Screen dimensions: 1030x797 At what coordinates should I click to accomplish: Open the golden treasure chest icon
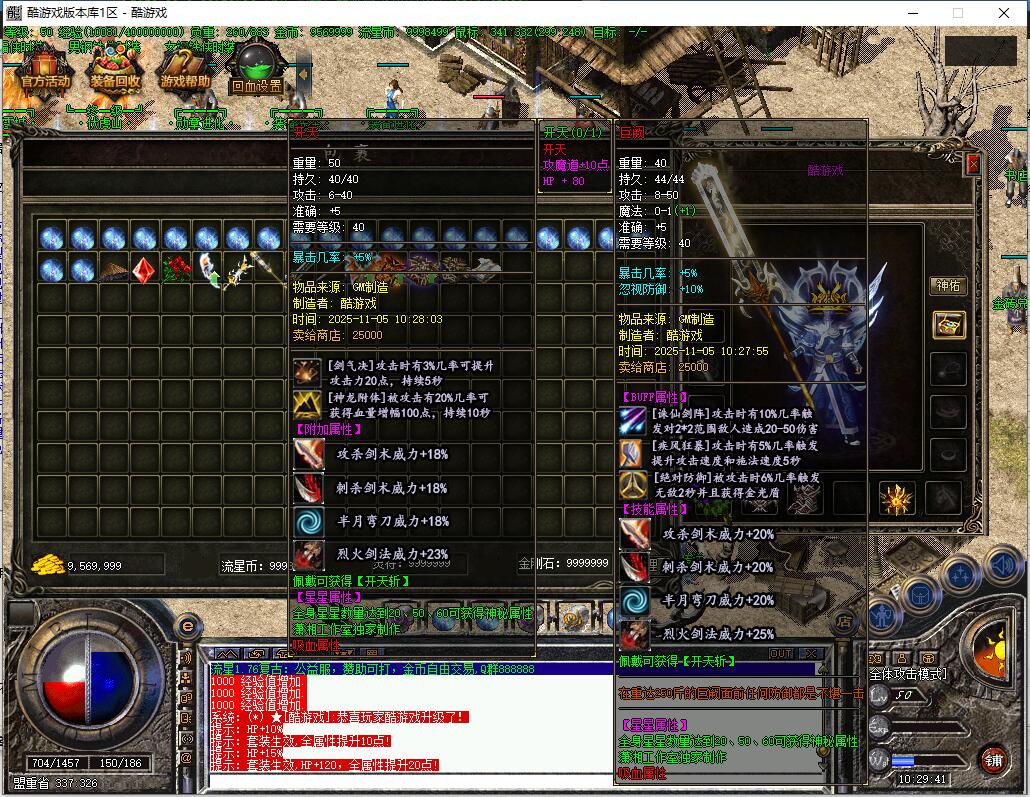click(x=948, y=324)
